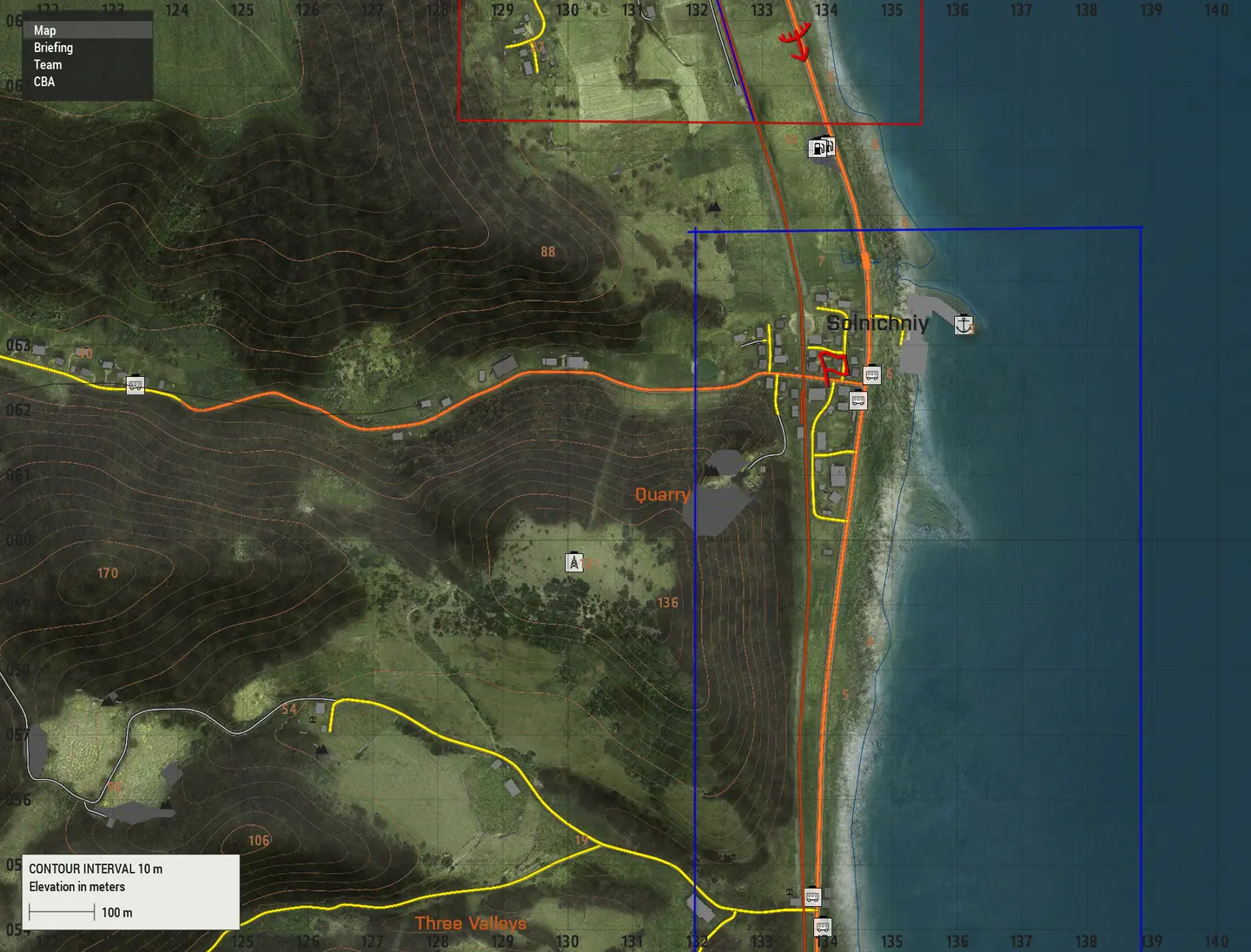This screenshot has height=952, width=1251.
Task: Open the CBA menu entry
Action: pyautogui.click(x=44, y=82)
